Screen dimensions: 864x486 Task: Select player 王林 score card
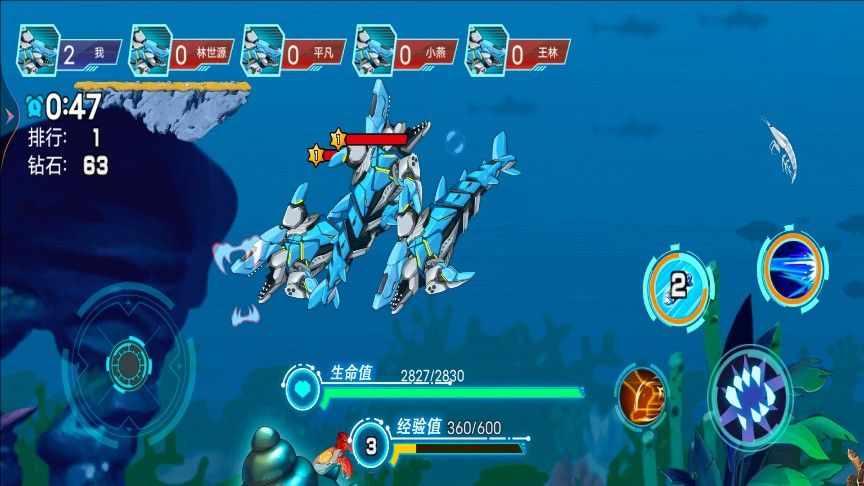[x=517, y=52]
